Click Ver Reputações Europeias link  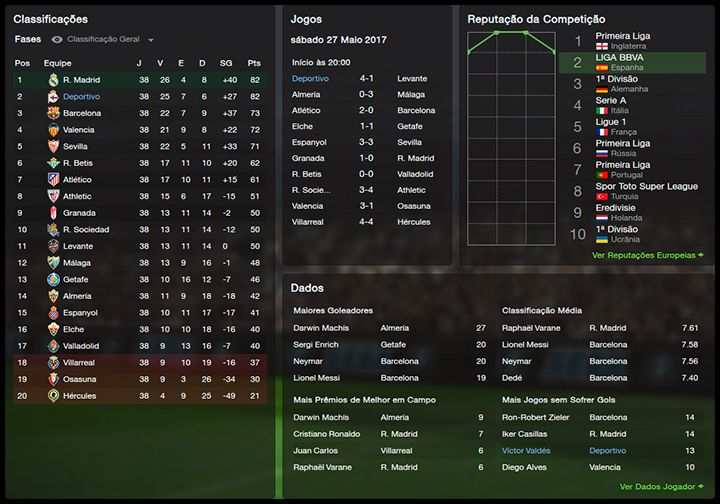point(647,255)
